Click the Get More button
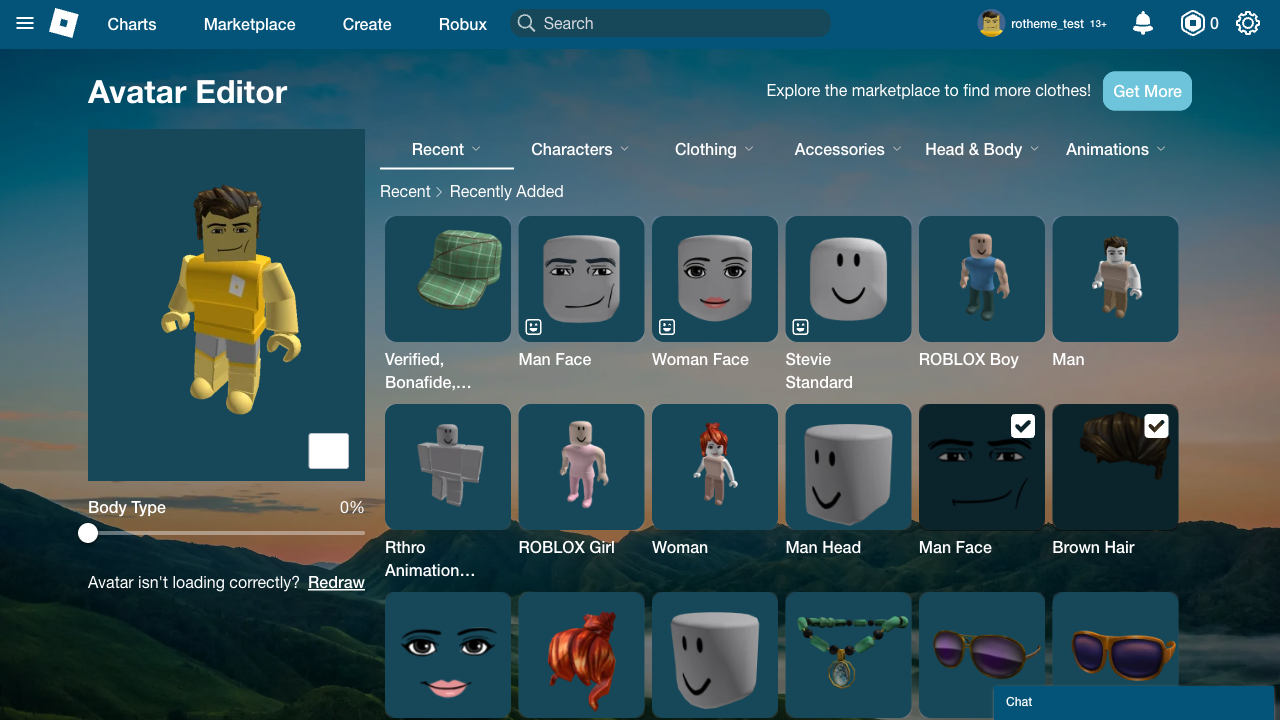The height and width of the screenshot is (720, 1280). (1147, 91)
